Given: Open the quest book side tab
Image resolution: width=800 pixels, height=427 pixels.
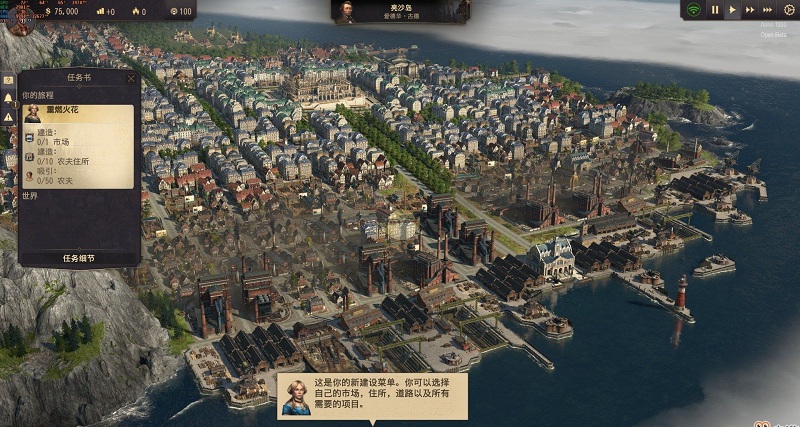Looking at the screenshot, I should 8,79.
